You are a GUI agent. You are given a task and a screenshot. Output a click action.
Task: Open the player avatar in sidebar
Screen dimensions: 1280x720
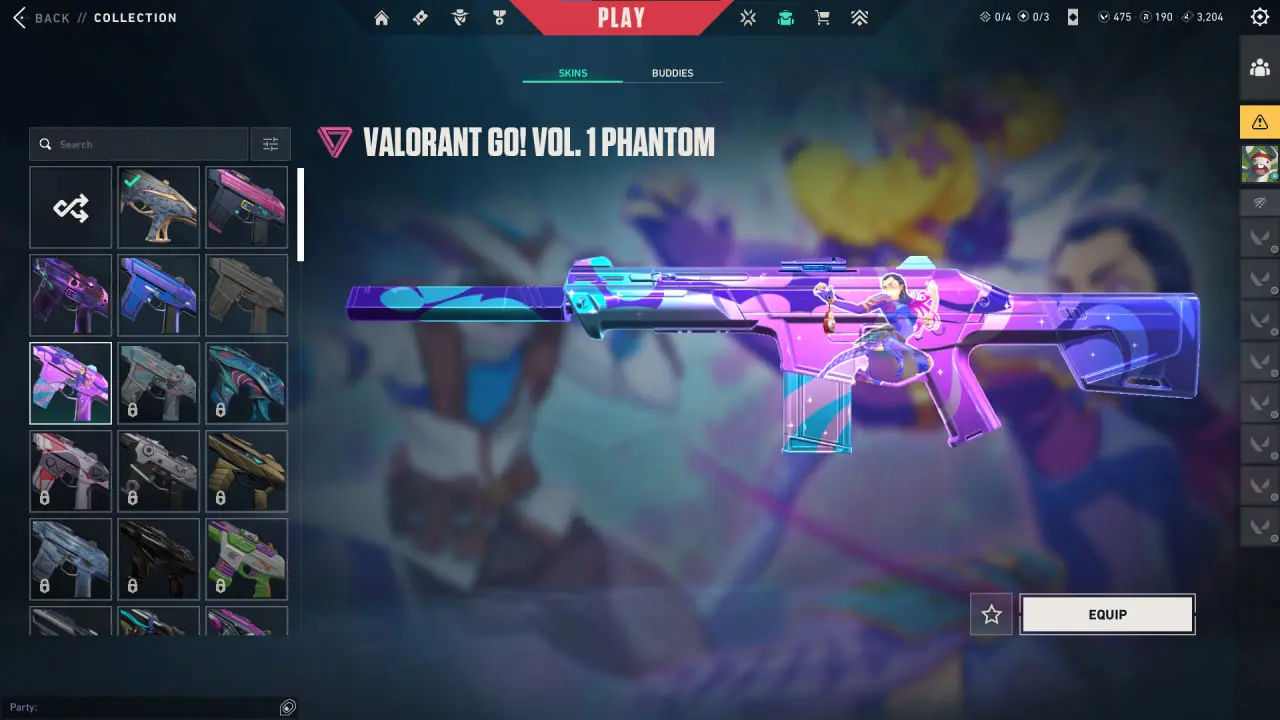(1259, 164)
